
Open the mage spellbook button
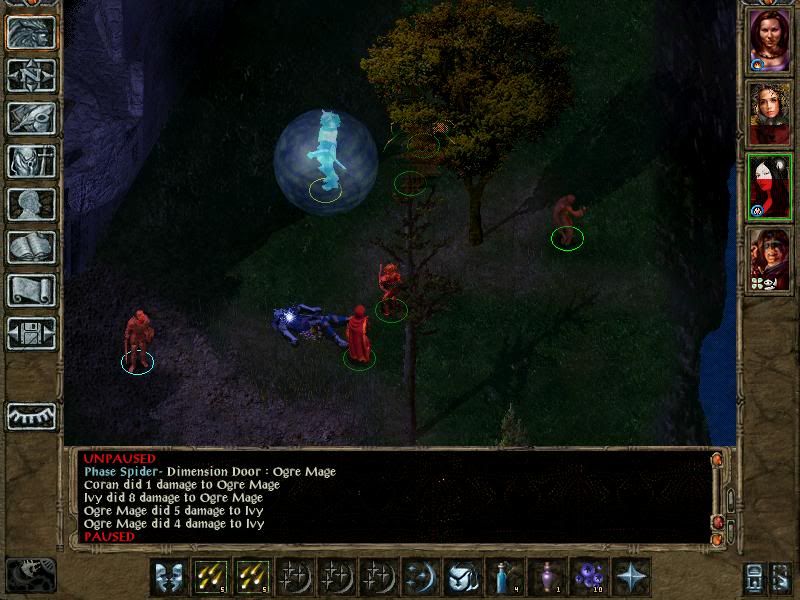[32, 248]
